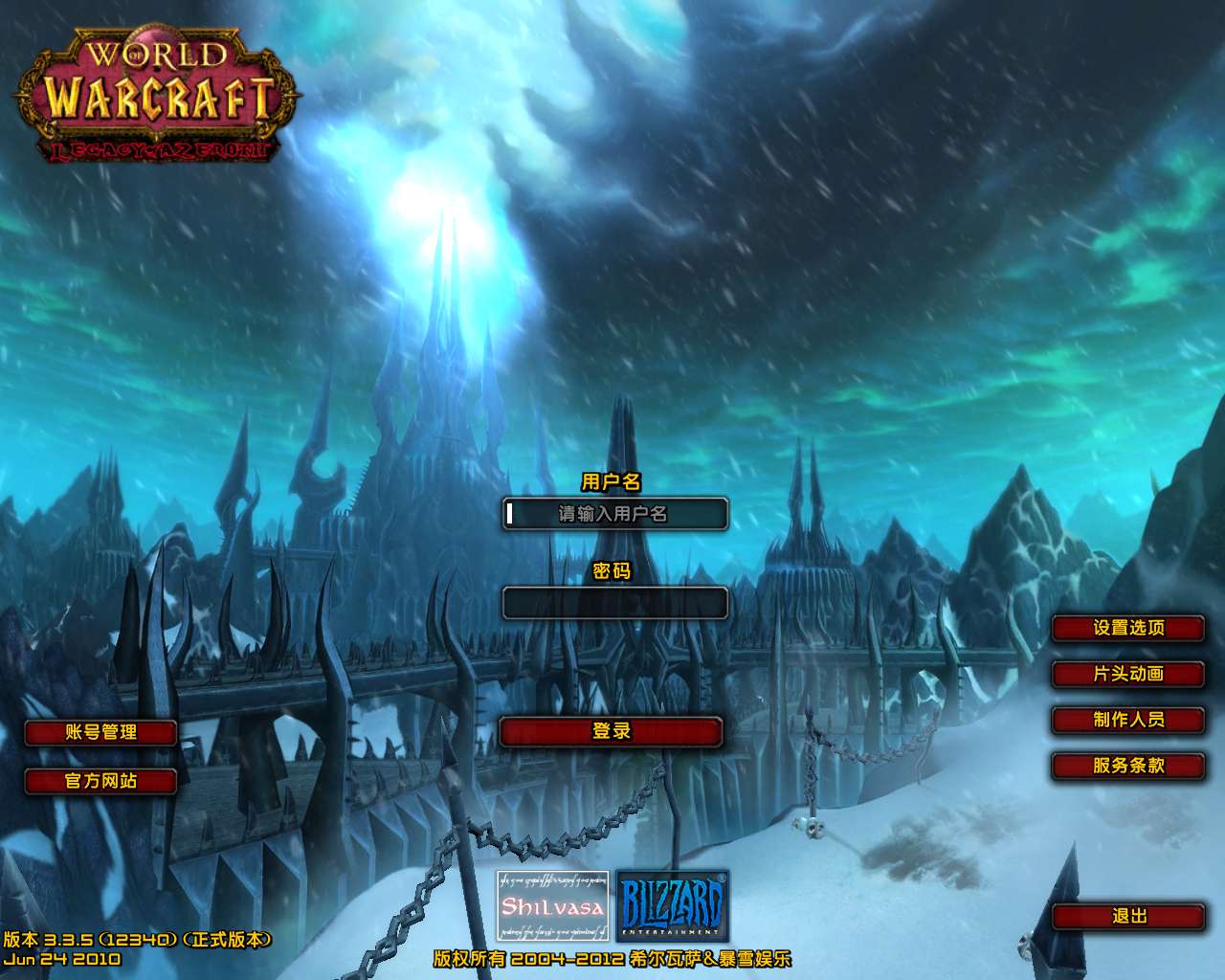Screen dimensions: 1225x980
Task: Click the 用户名 username input field
Action: click(x=614, y=514)
